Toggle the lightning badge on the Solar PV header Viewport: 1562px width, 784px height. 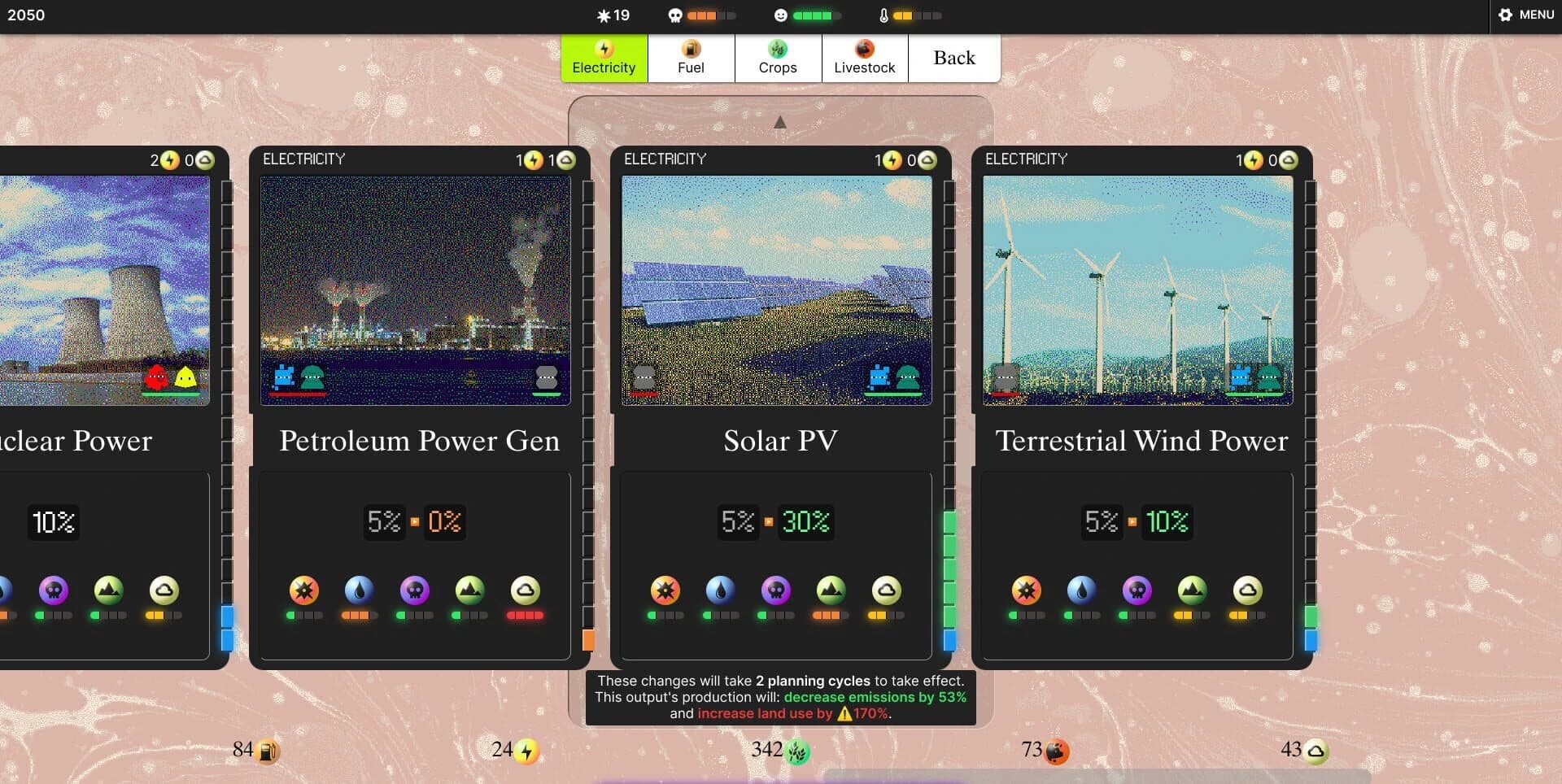pos(892,160)
